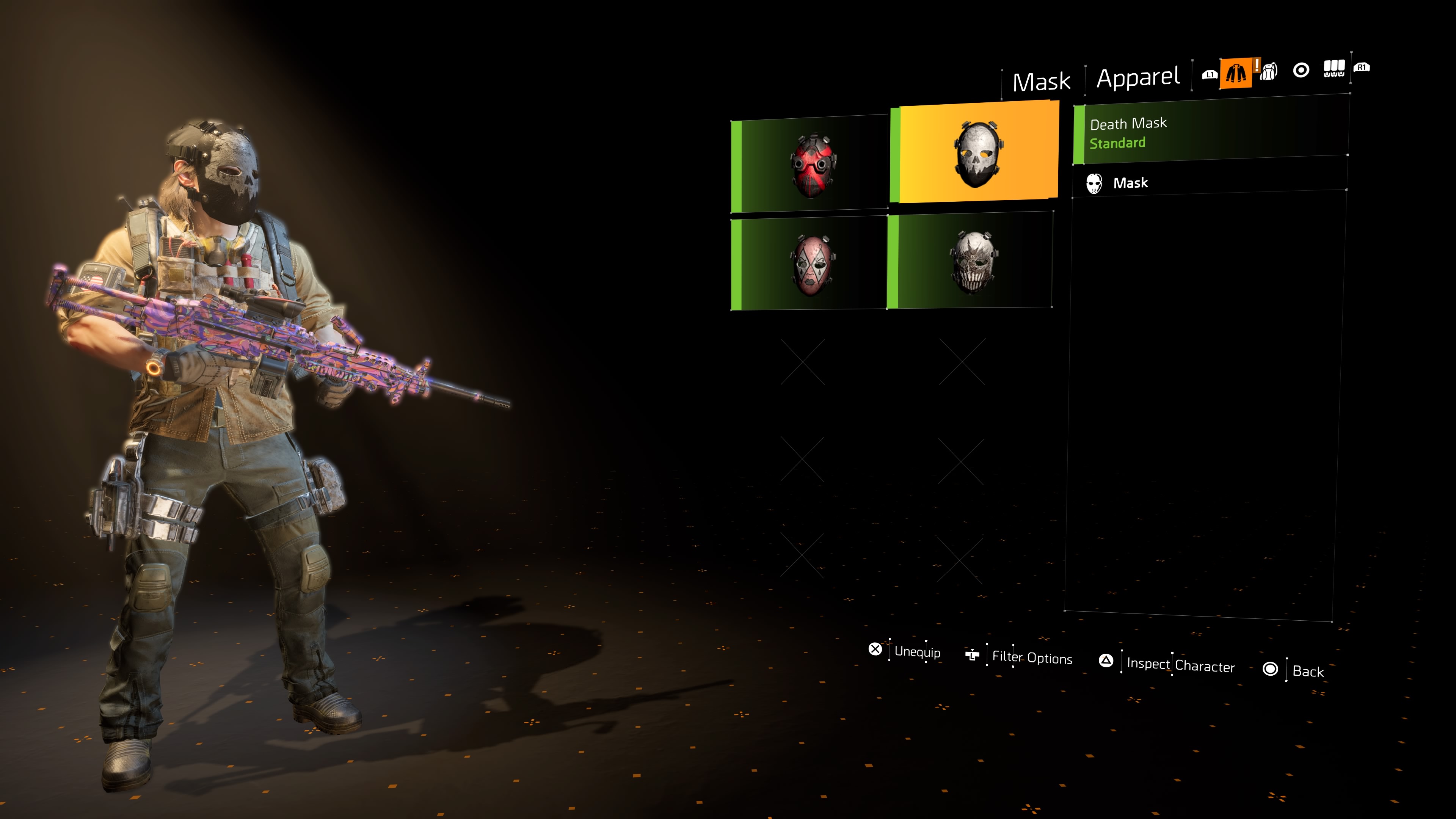Image resolution: width=1456 pixels, height=819 pixels.
Task: Open the ring-shaped circle tab
Action: click(1301, 70)
